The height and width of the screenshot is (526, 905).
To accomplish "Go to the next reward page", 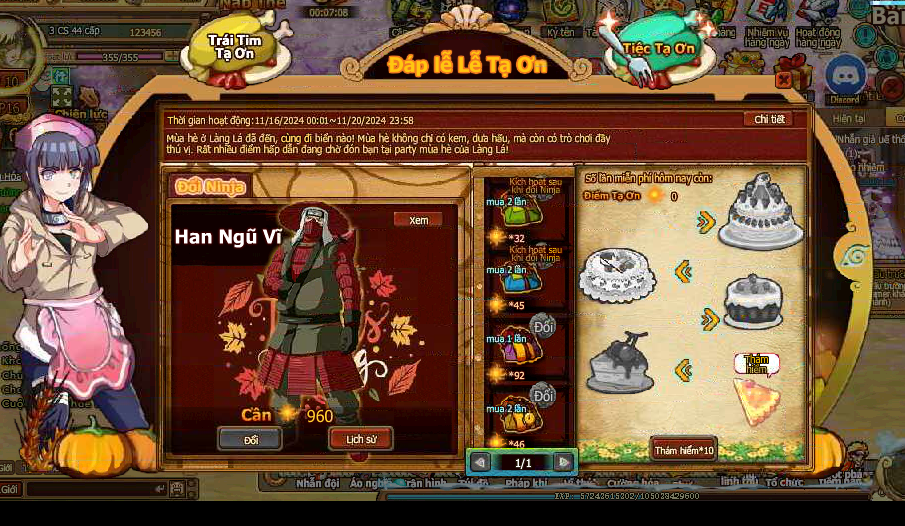I will [x=564, y=462].
